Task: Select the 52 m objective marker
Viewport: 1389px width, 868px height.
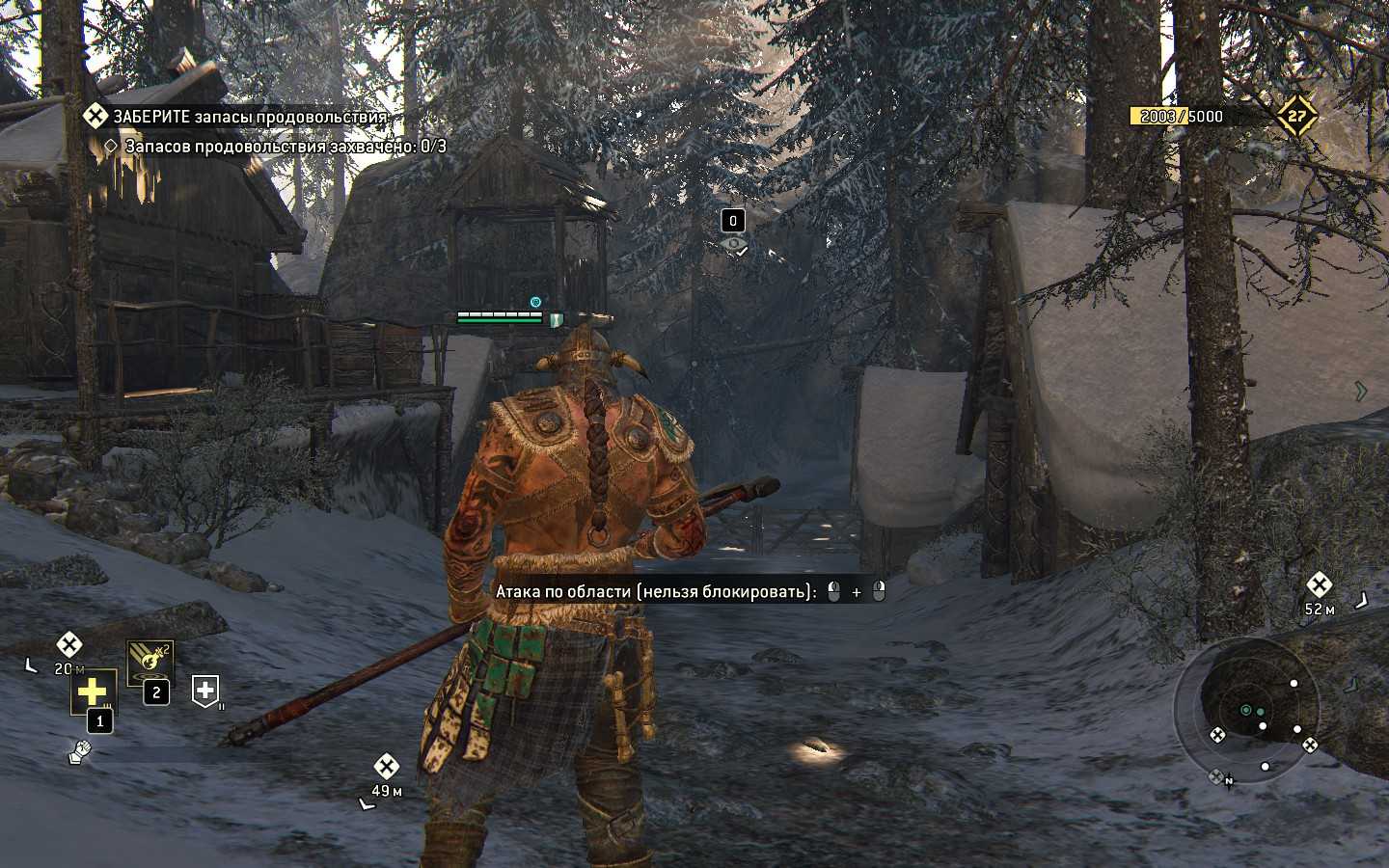Action: [1319, 584]
